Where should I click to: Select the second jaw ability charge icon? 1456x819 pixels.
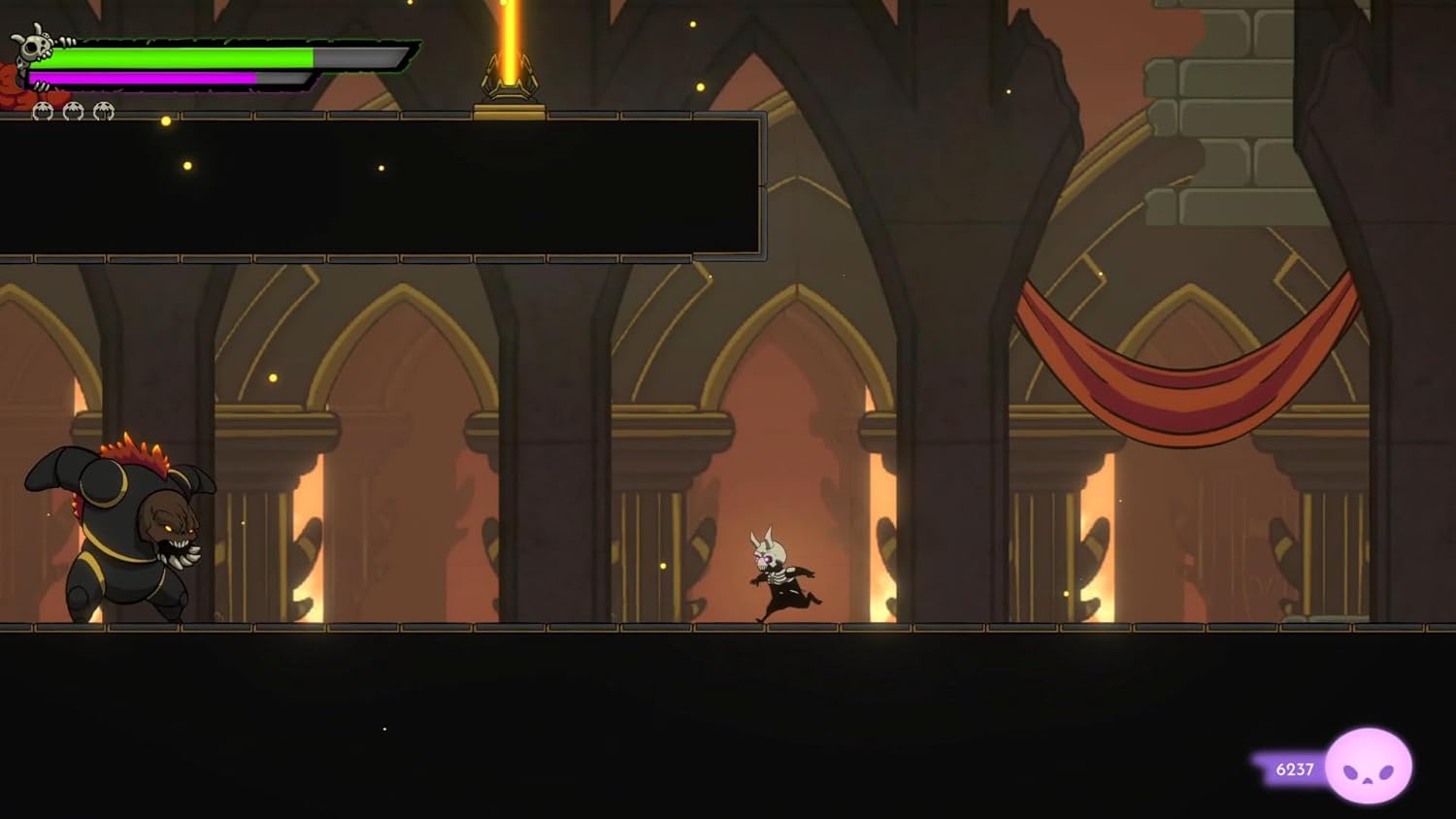coord(73,111)
